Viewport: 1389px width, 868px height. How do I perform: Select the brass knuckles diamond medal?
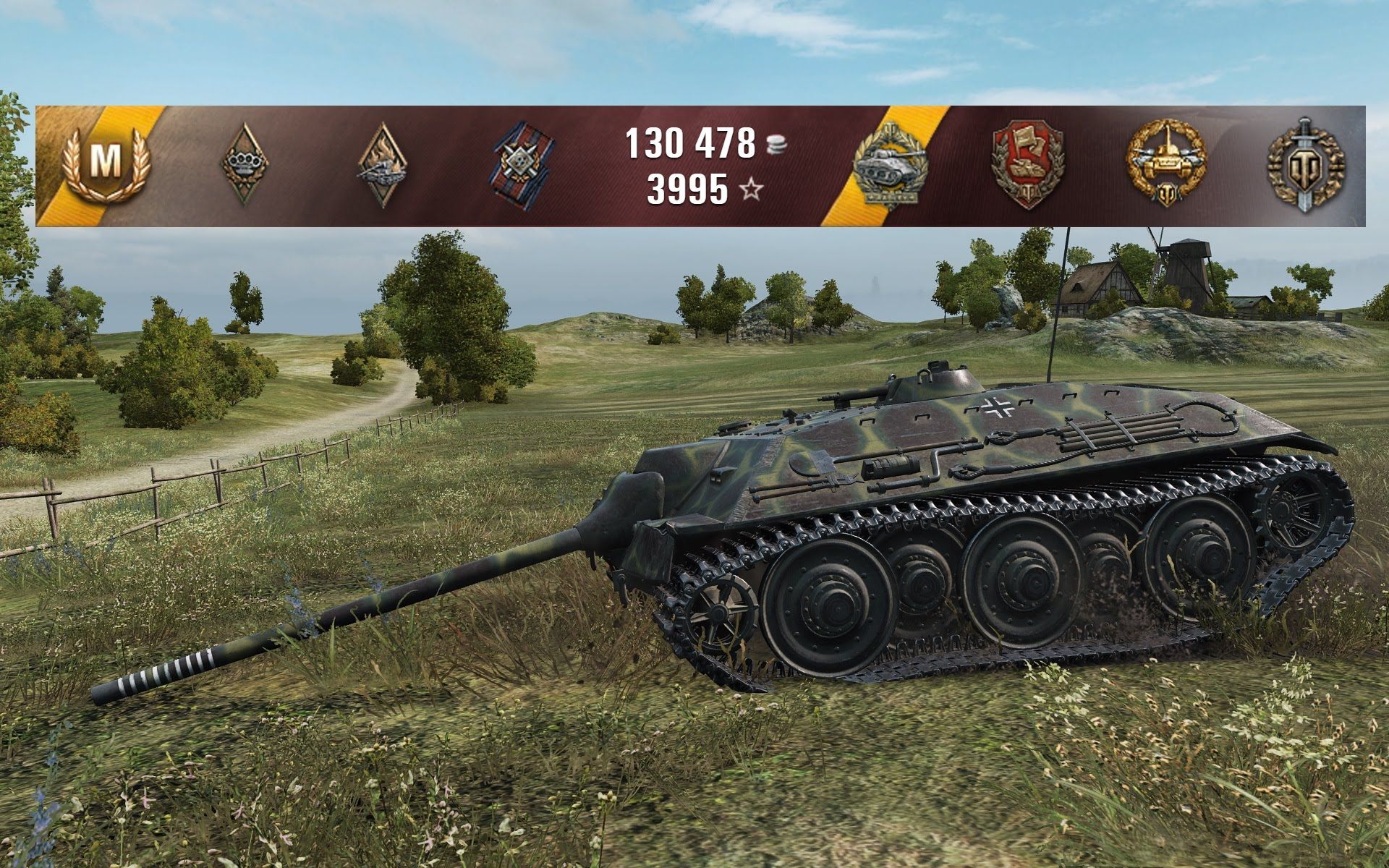244,163
